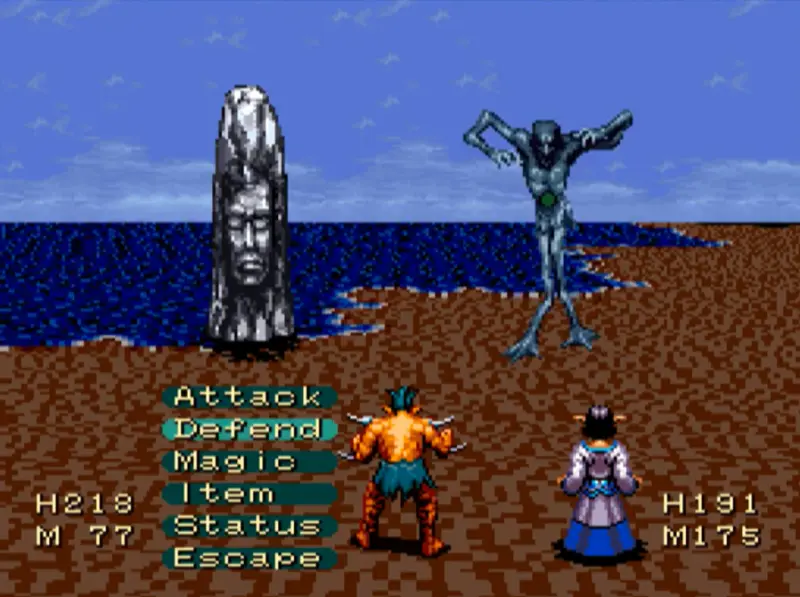Choose Defend from the battle menu

pyautogui.click(x=247, y=429)
